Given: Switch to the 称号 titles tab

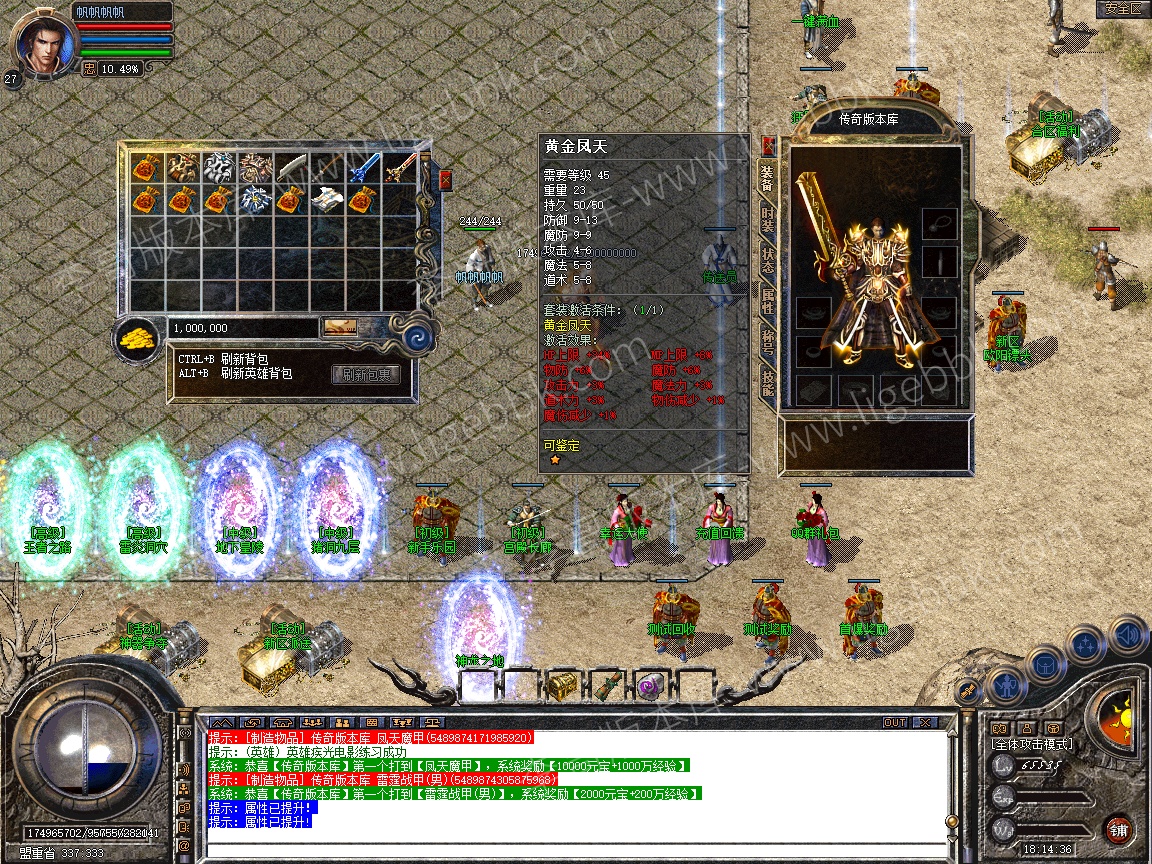Looking at the screenshot, I should (x=768, y=341).
